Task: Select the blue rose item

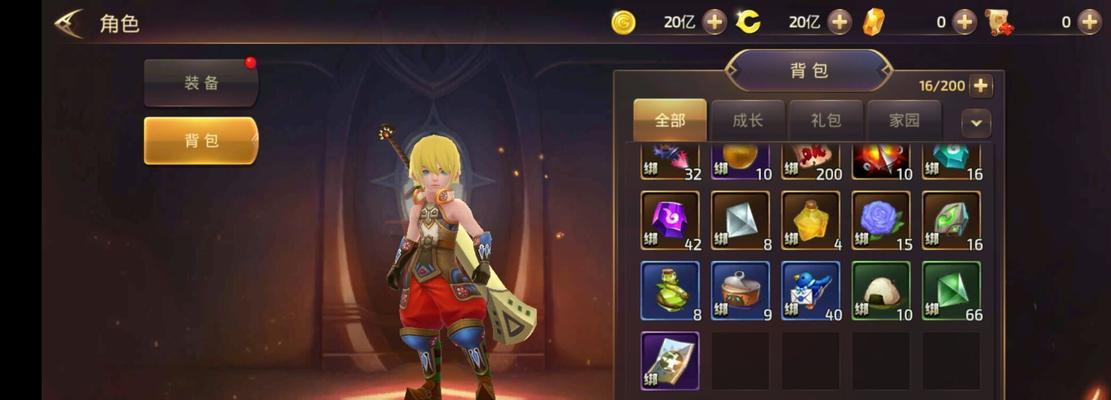Action: 880,220
